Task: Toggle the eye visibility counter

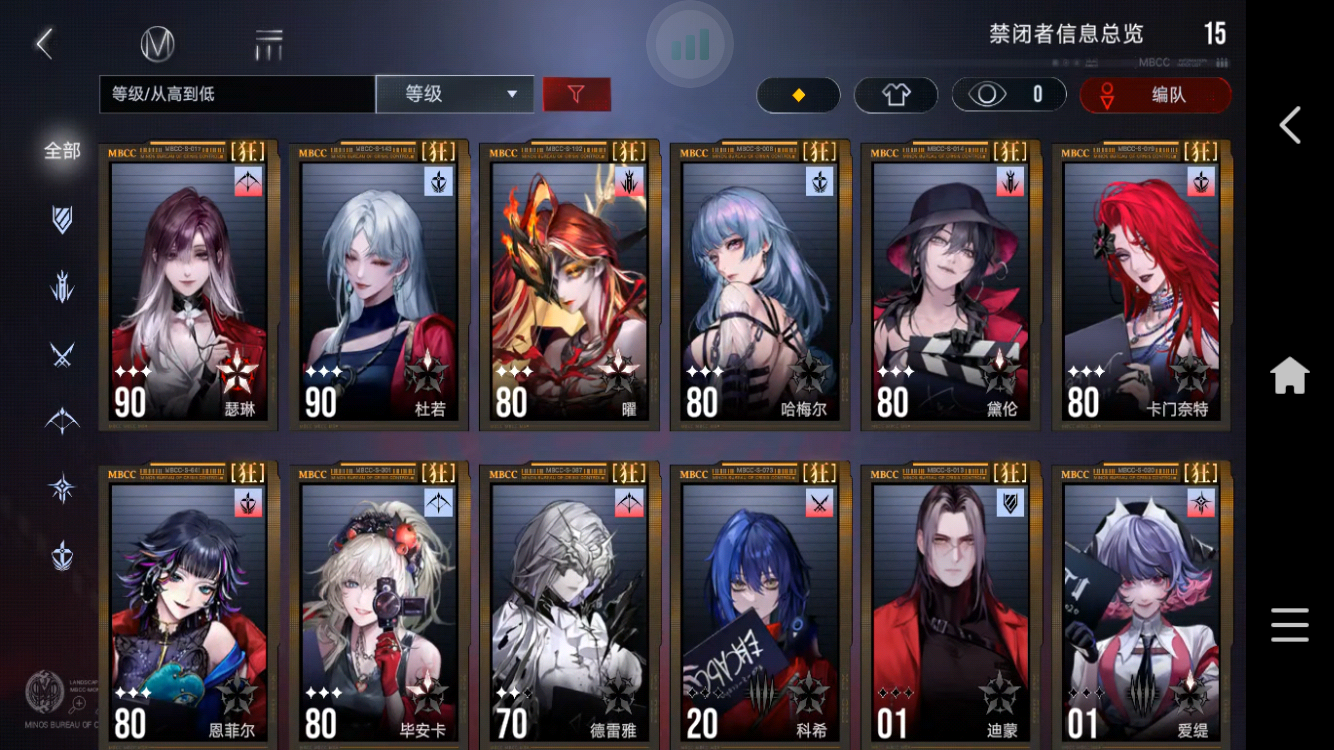Action: (1010, 95)
